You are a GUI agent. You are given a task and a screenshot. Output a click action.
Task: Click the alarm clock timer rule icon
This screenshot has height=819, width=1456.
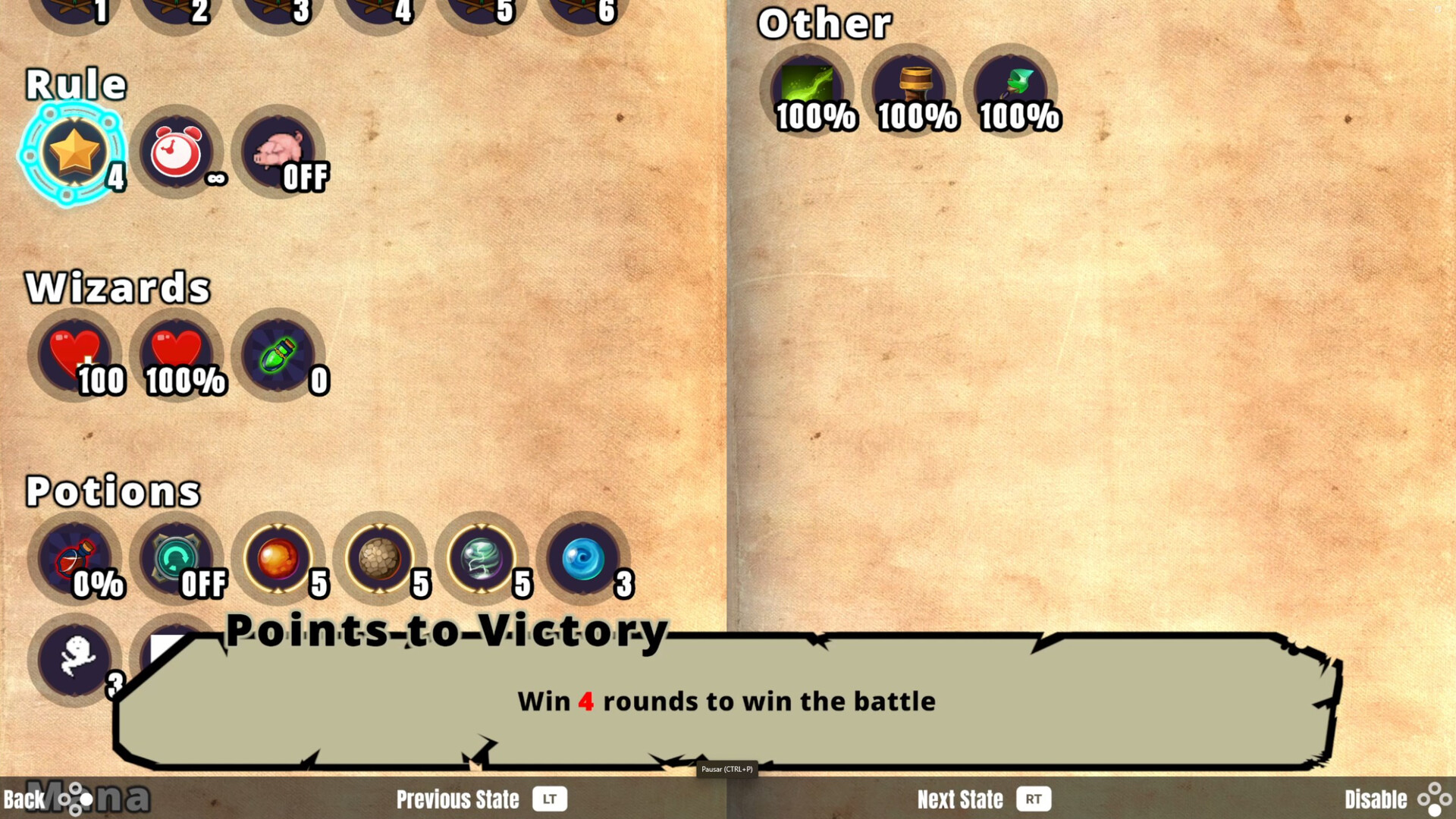tap(176, 153)
